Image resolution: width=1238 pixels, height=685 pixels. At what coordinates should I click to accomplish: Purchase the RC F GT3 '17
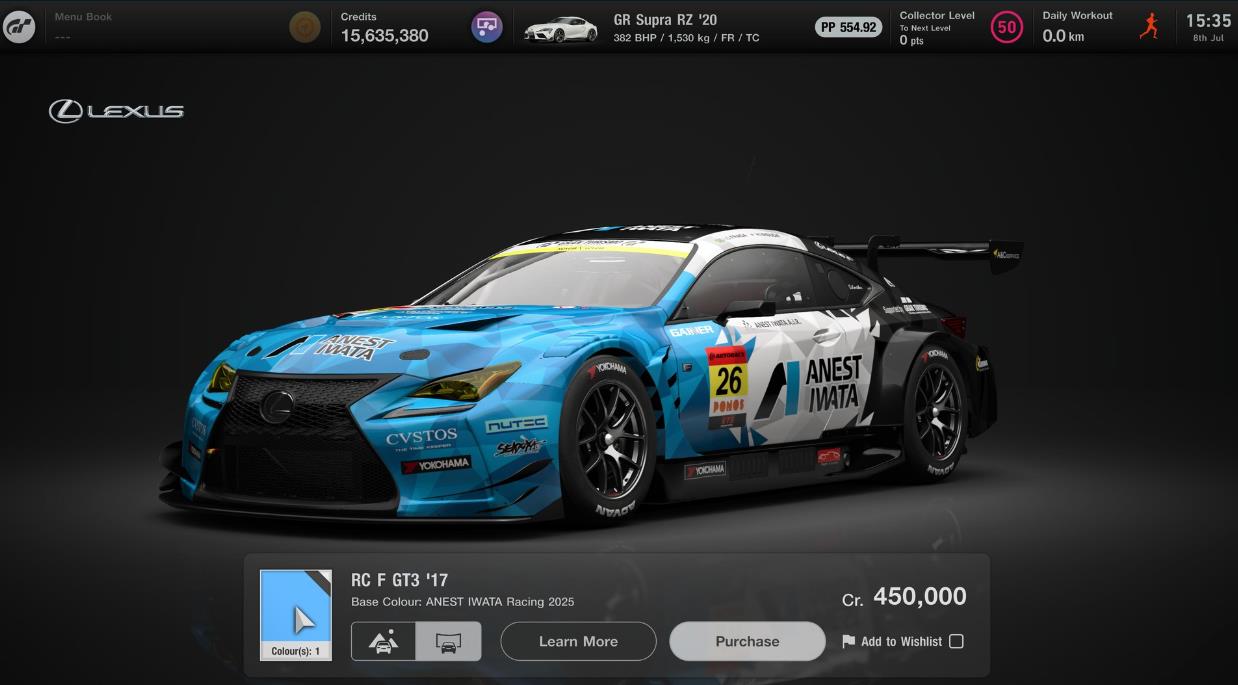click(747, 641)
